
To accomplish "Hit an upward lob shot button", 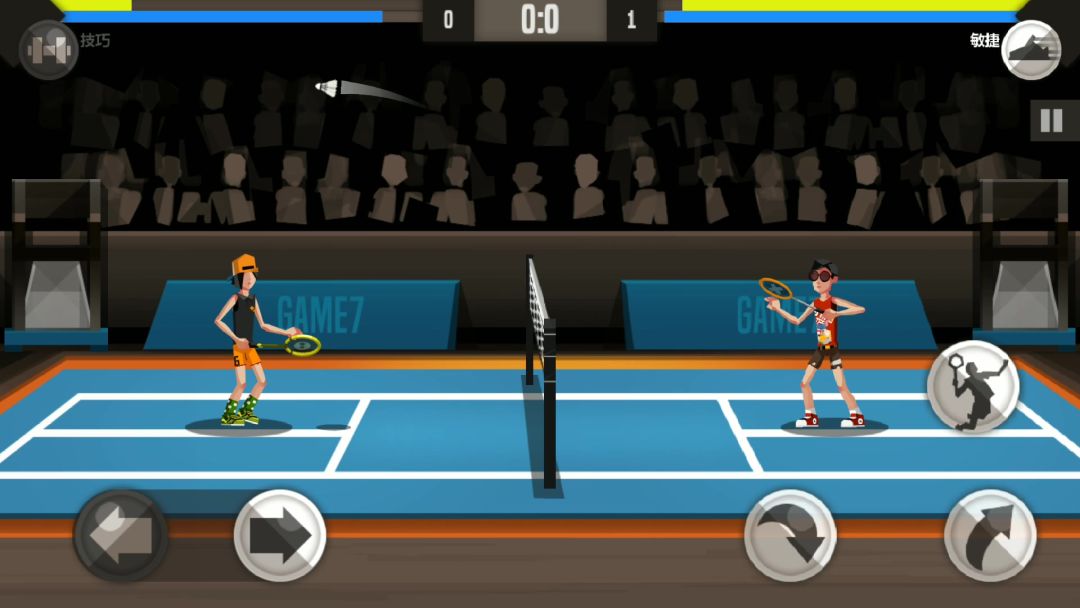I will pos(990,535).
